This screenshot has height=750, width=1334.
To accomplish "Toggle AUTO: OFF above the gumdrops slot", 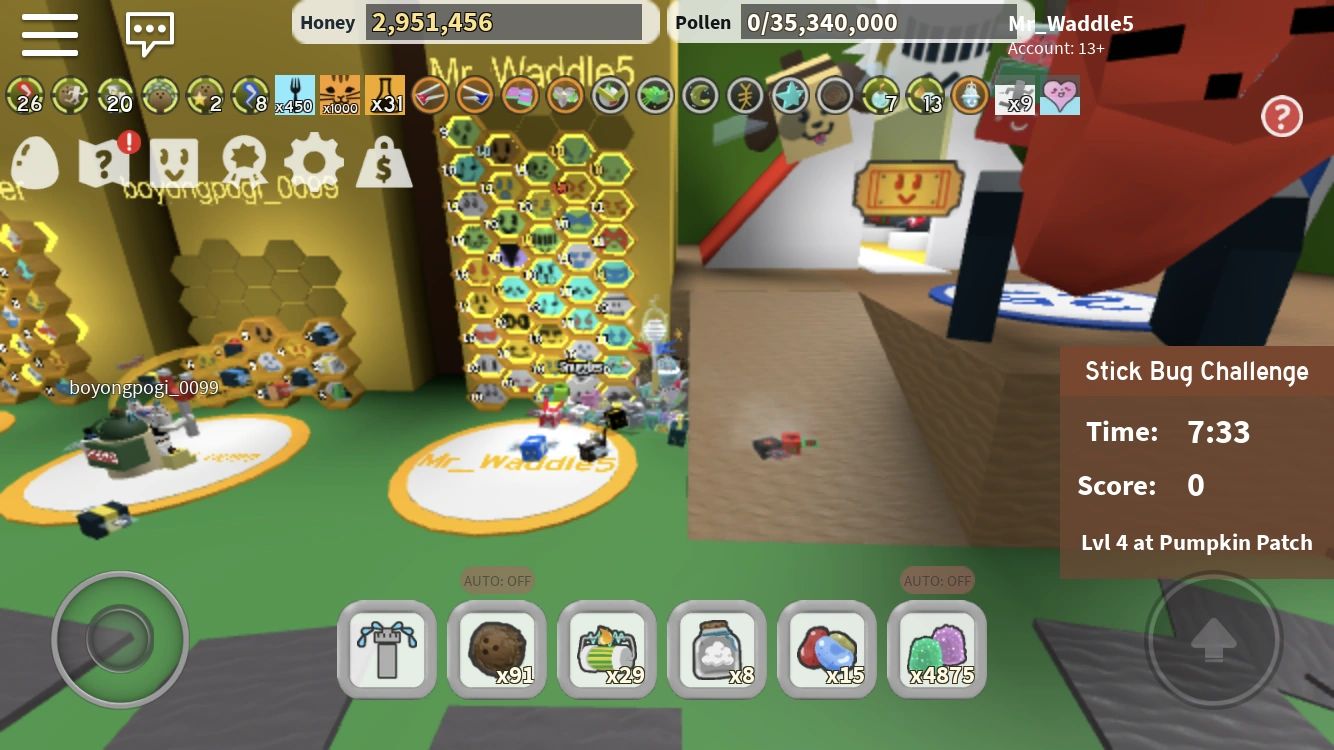I will (x=937, y=580).
